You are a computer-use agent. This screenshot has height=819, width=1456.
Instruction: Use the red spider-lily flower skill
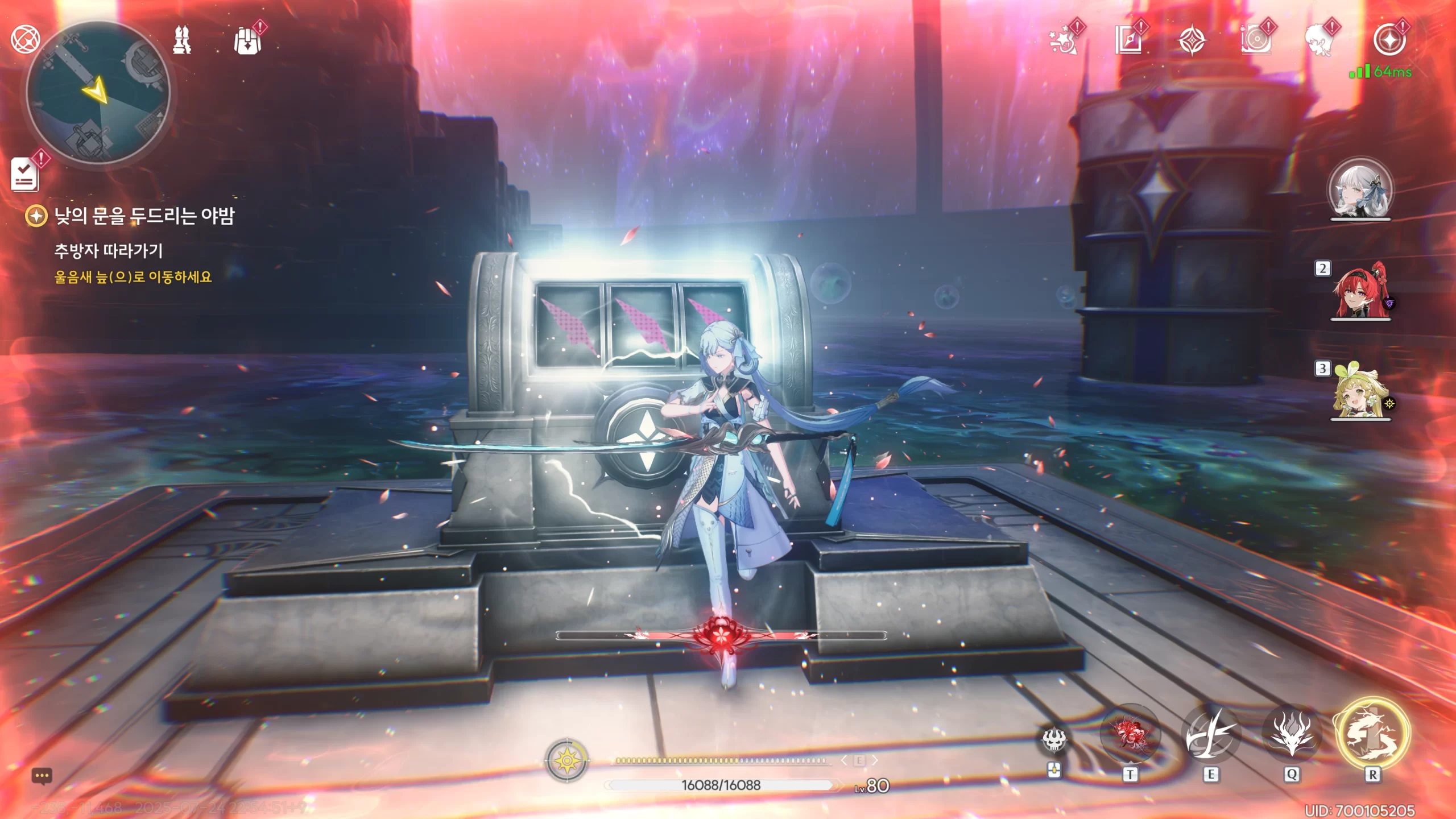pos(1130,734)
